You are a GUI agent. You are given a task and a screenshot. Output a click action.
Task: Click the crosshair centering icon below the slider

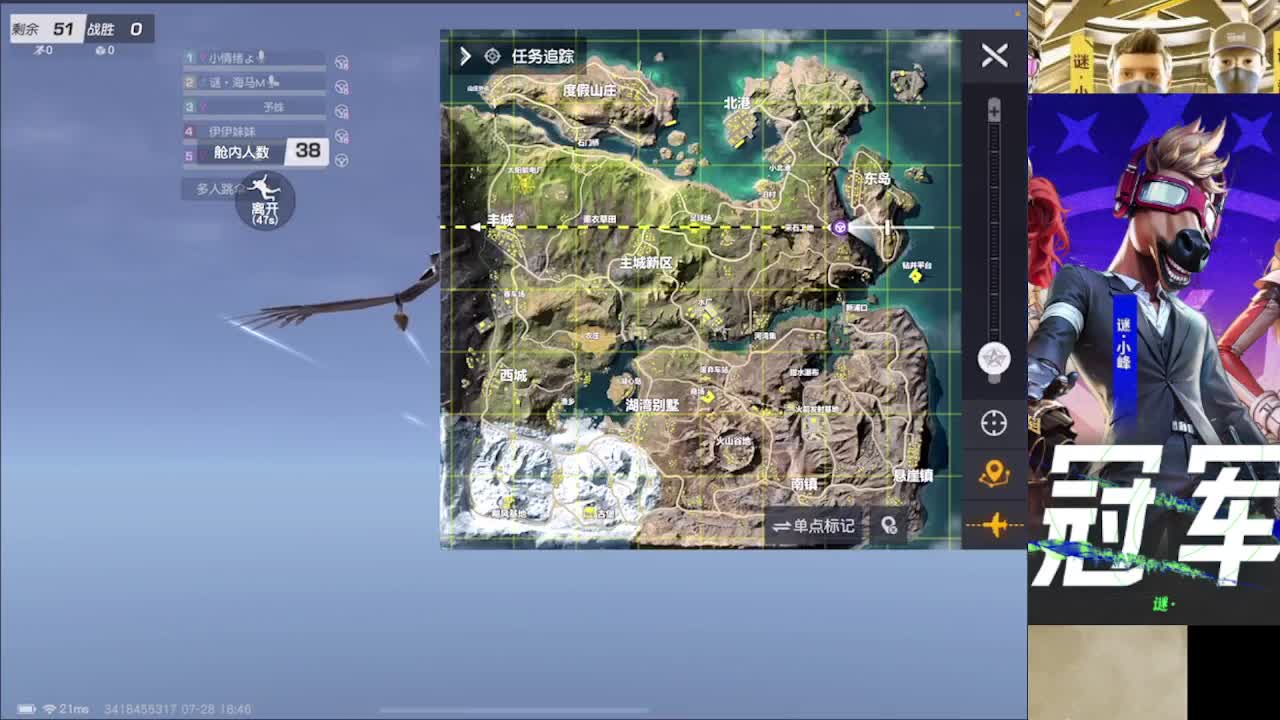(x=993, y=423)
